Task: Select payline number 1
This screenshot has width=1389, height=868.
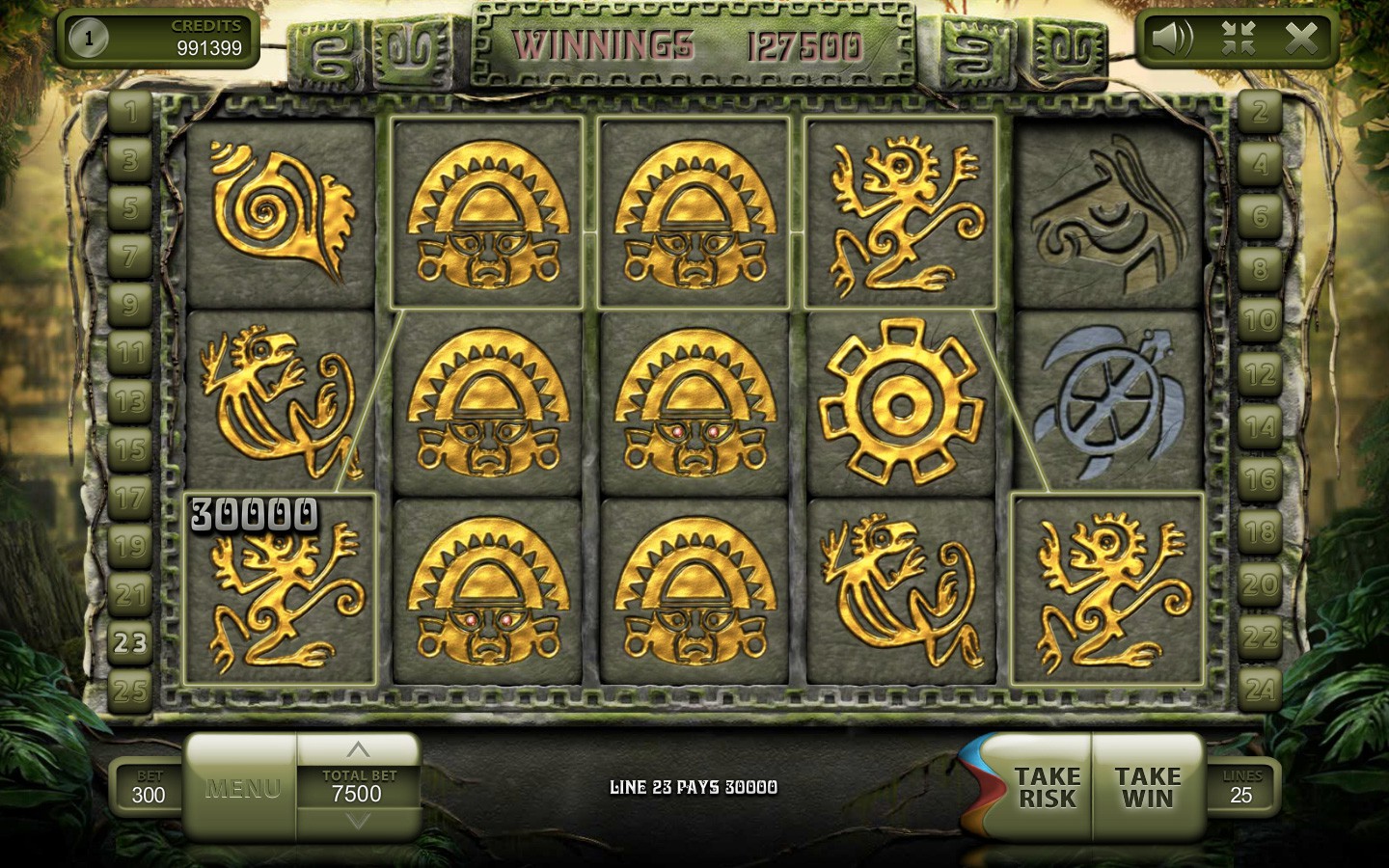Action: pos(130,112)
